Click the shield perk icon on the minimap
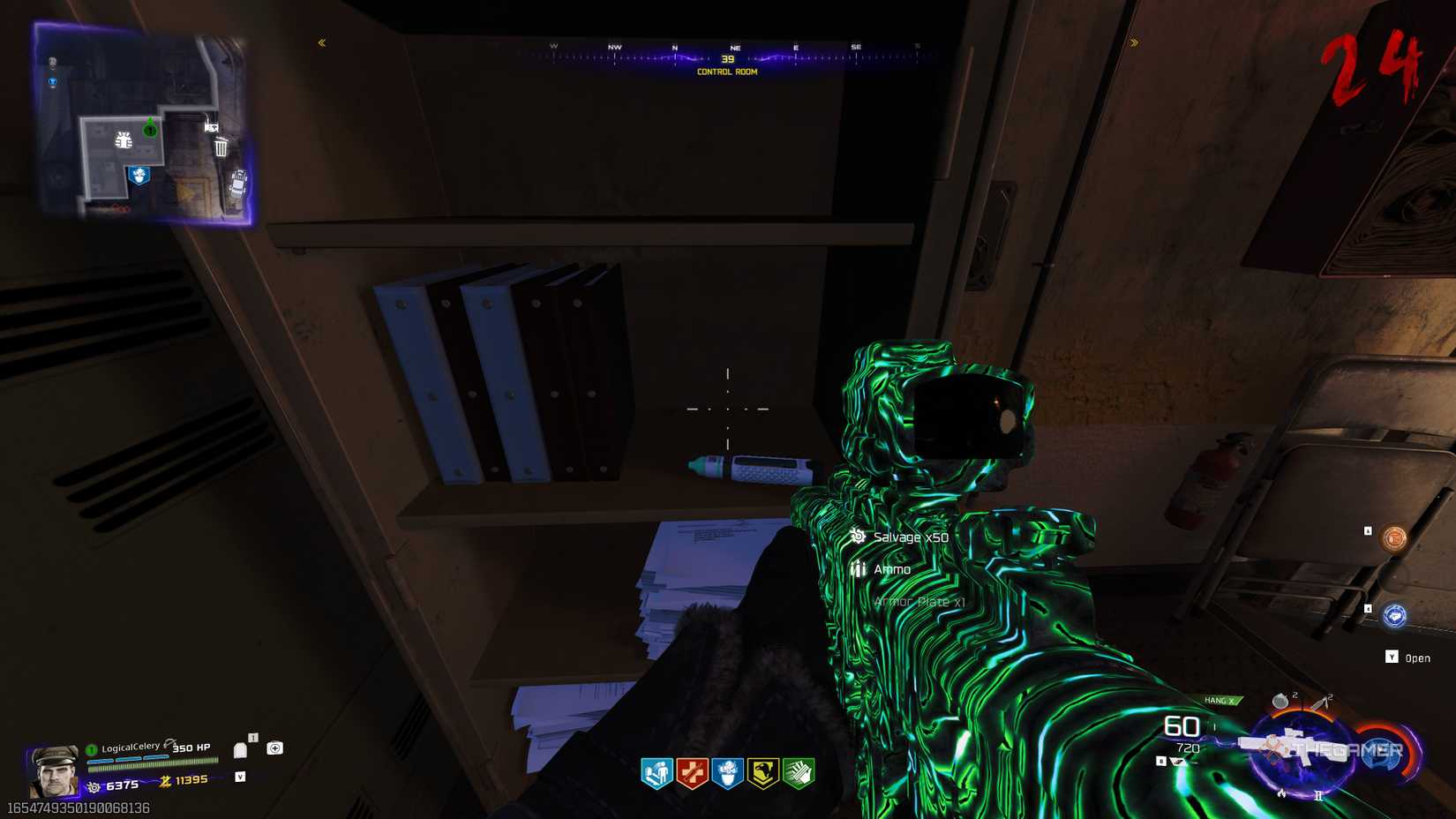Image resolution: width=1456 pixels, height=819 pixels. [139, 176]
